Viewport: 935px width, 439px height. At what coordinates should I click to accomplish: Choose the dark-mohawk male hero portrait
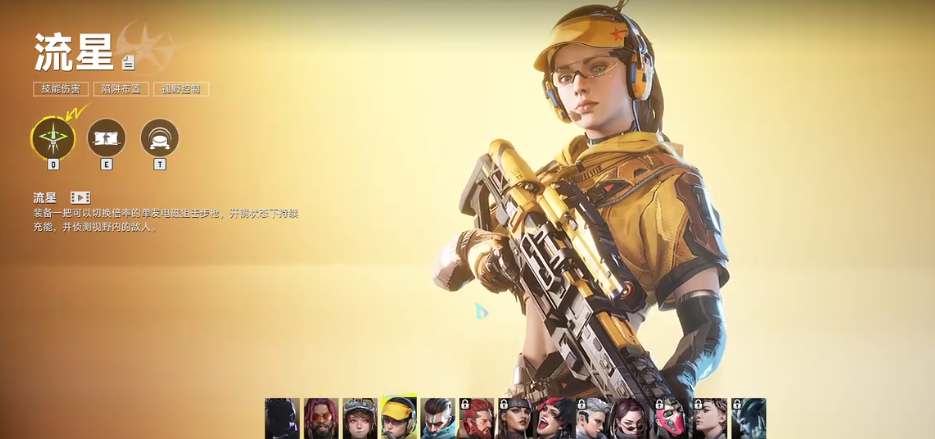click(438, 418)
